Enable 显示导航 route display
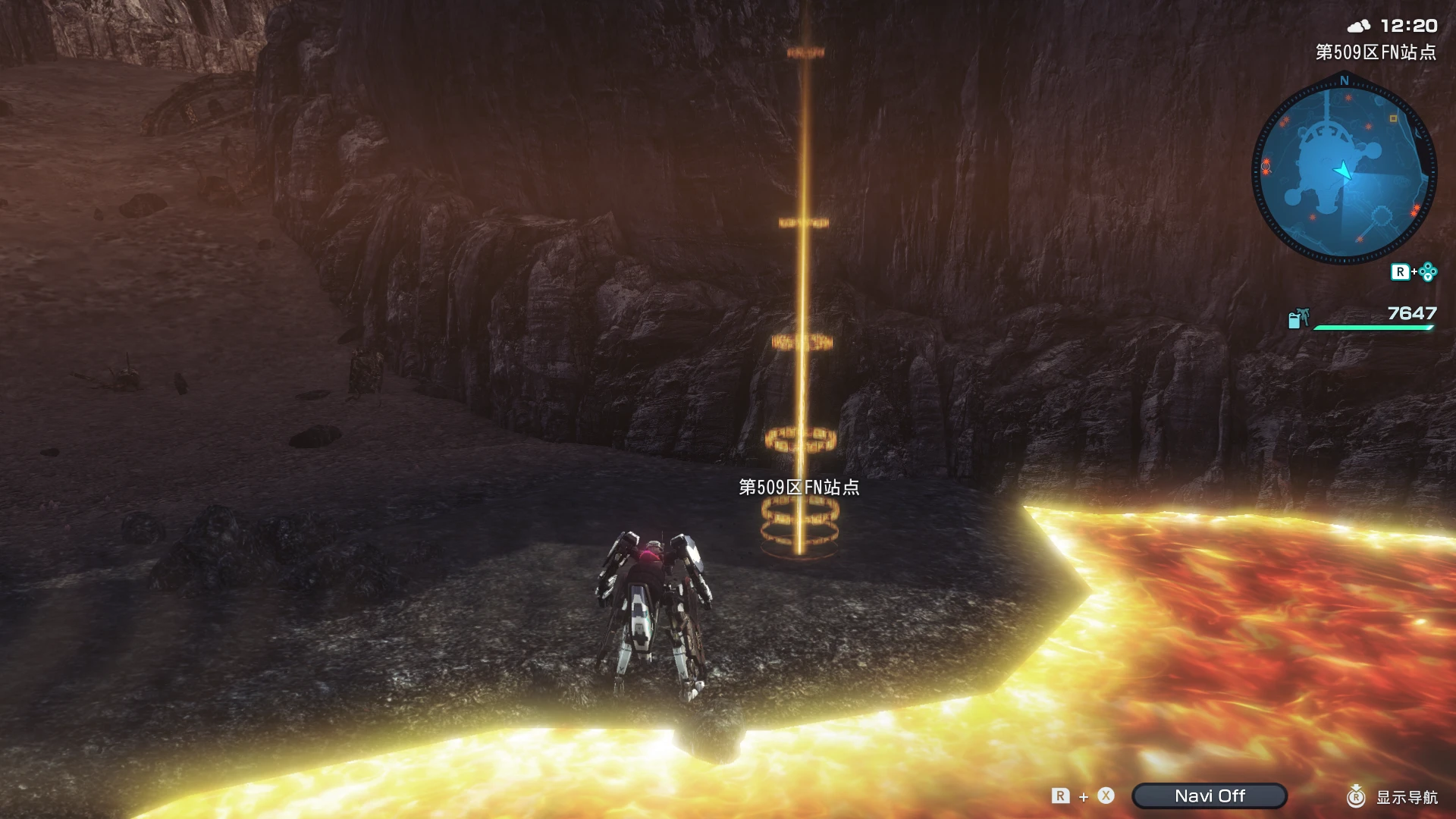Screen dimensions: 1456x819 pos(1407,797)
